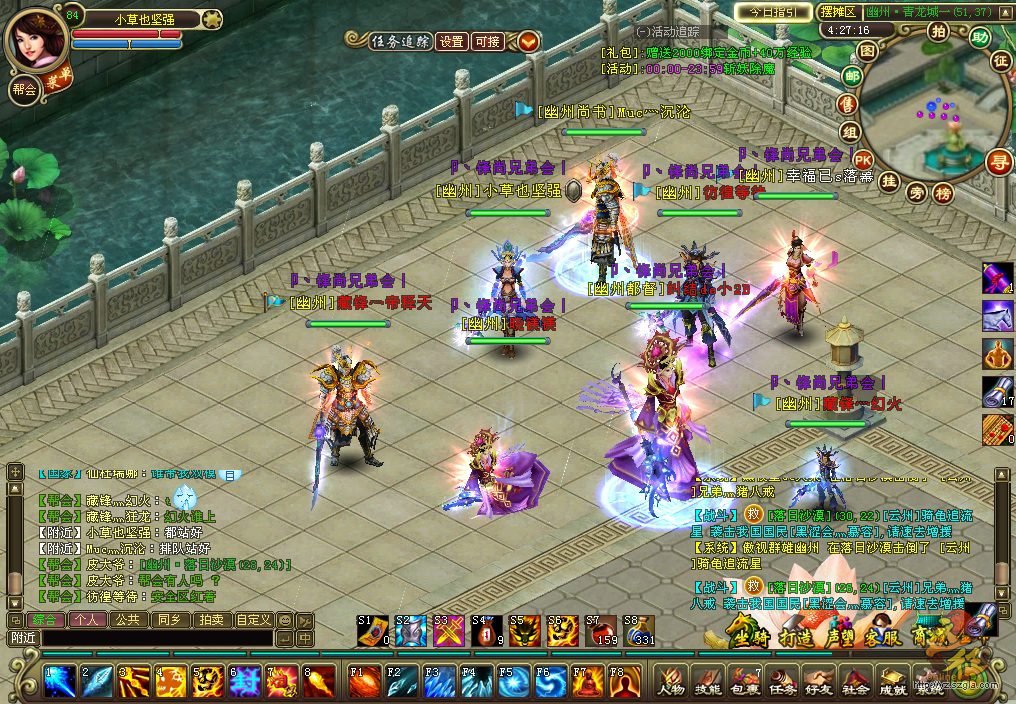
Task: Open the 包裹 inventory bag
Action: [x=743, y=681]
